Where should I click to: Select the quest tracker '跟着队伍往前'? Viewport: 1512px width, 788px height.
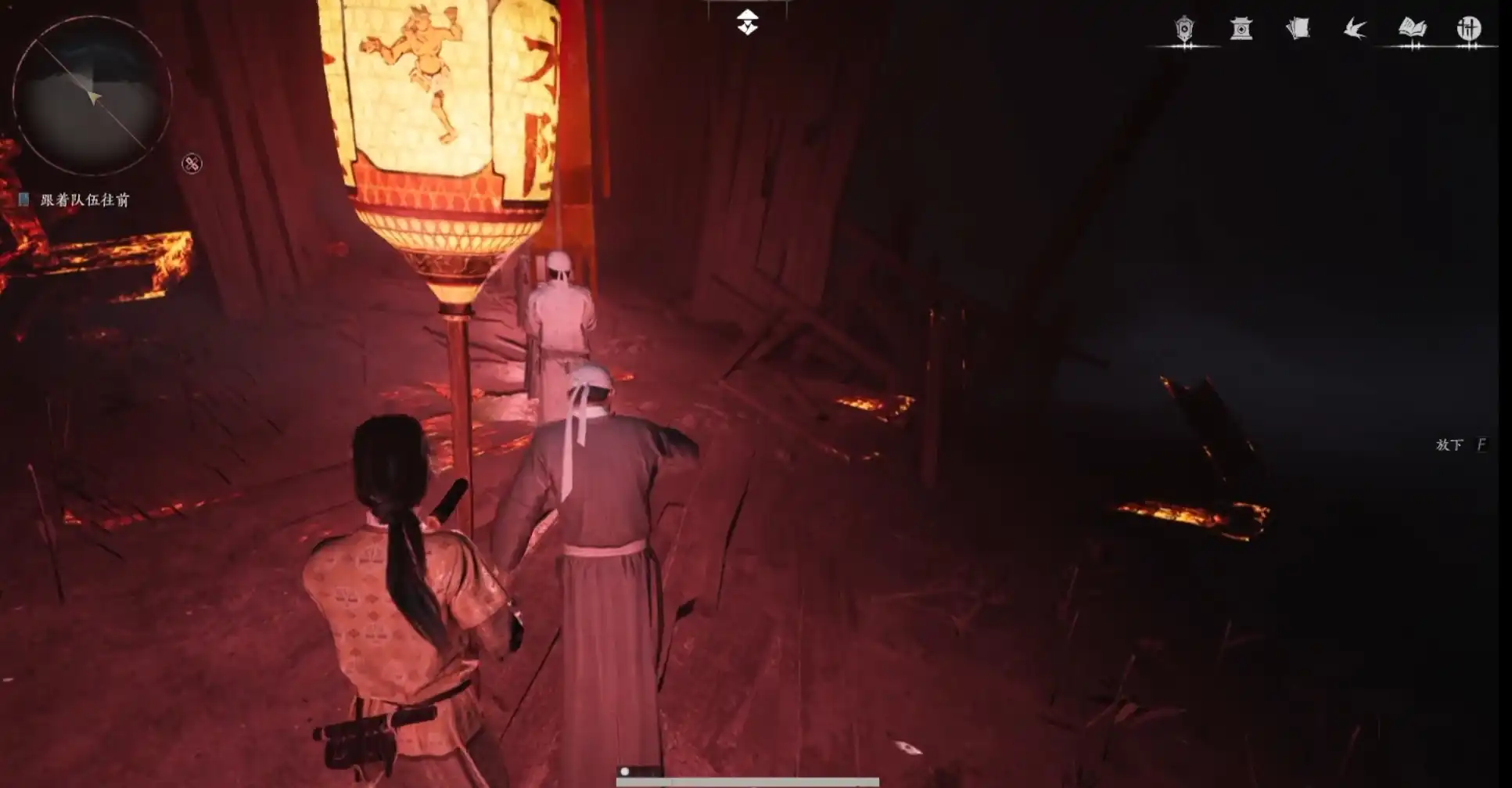[84, 200]
